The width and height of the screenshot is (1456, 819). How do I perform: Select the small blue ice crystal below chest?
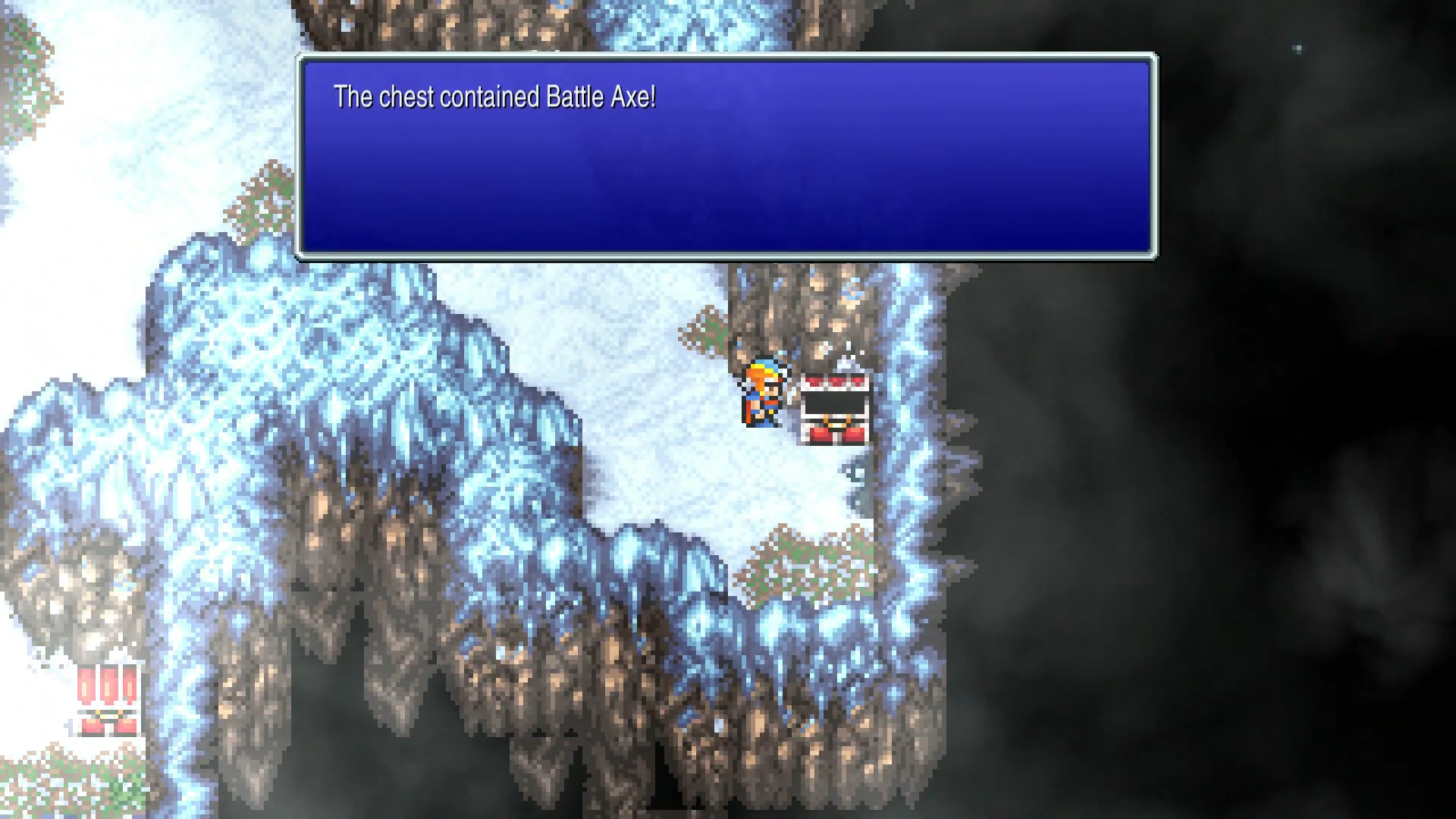tap(855, 475)
